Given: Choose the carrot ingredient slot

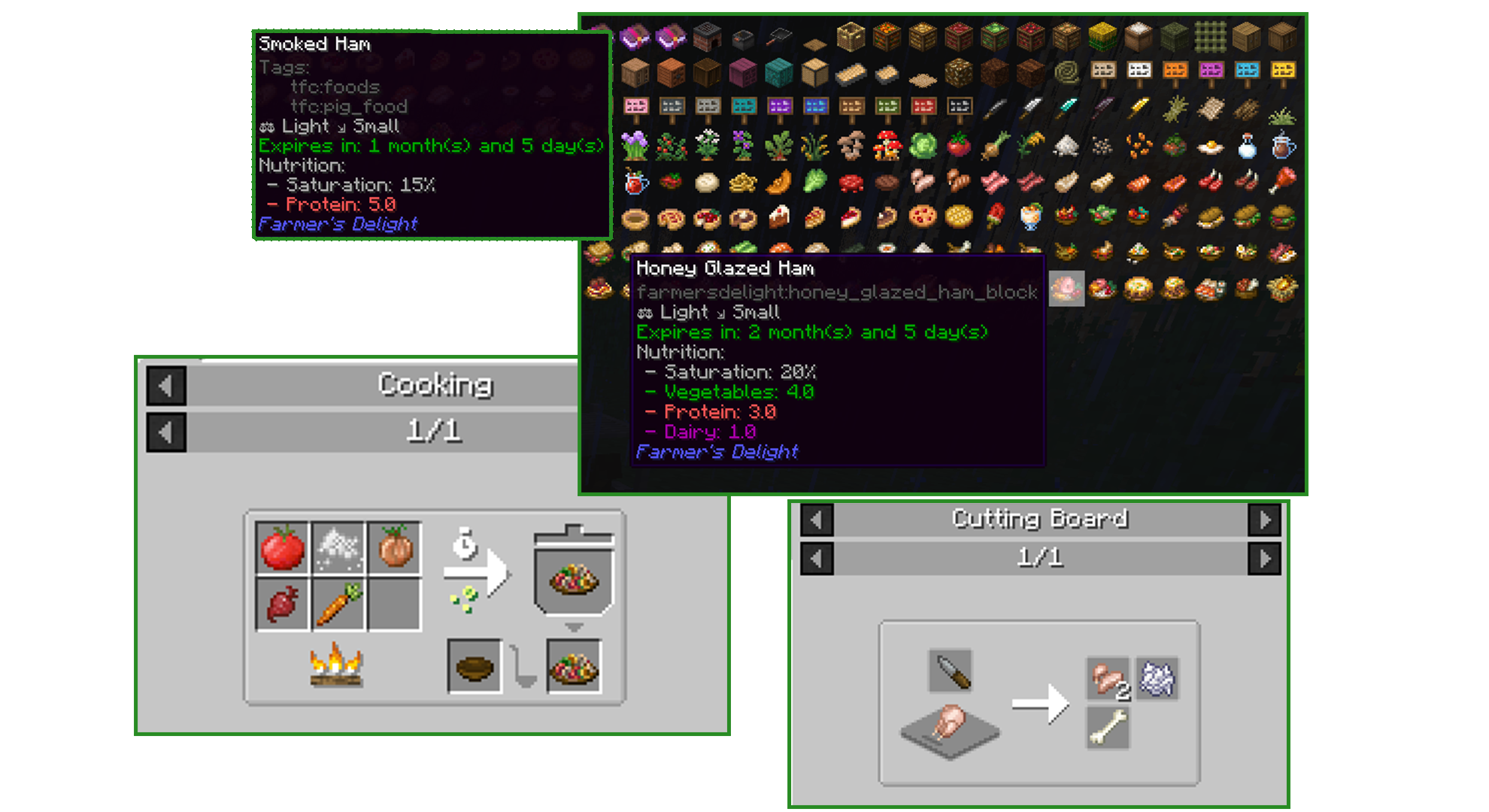Looking at the screenshot, I should tap(338, 604).
